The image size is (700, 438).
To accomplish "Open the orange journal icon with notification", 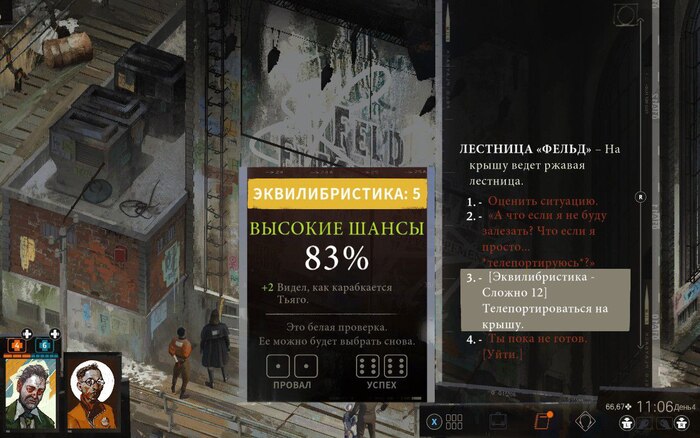I will pyautogui.click(x=544, y=421).
